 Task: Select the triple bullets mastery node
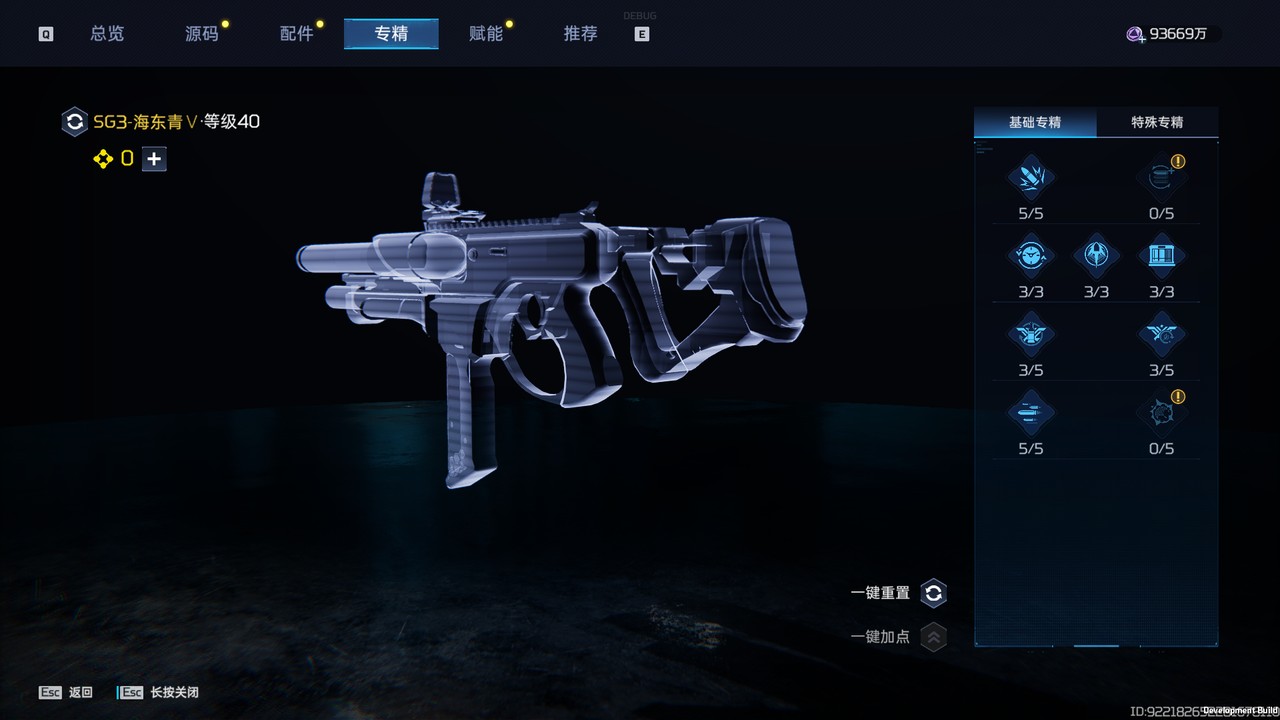click(x=1030, y=414)
